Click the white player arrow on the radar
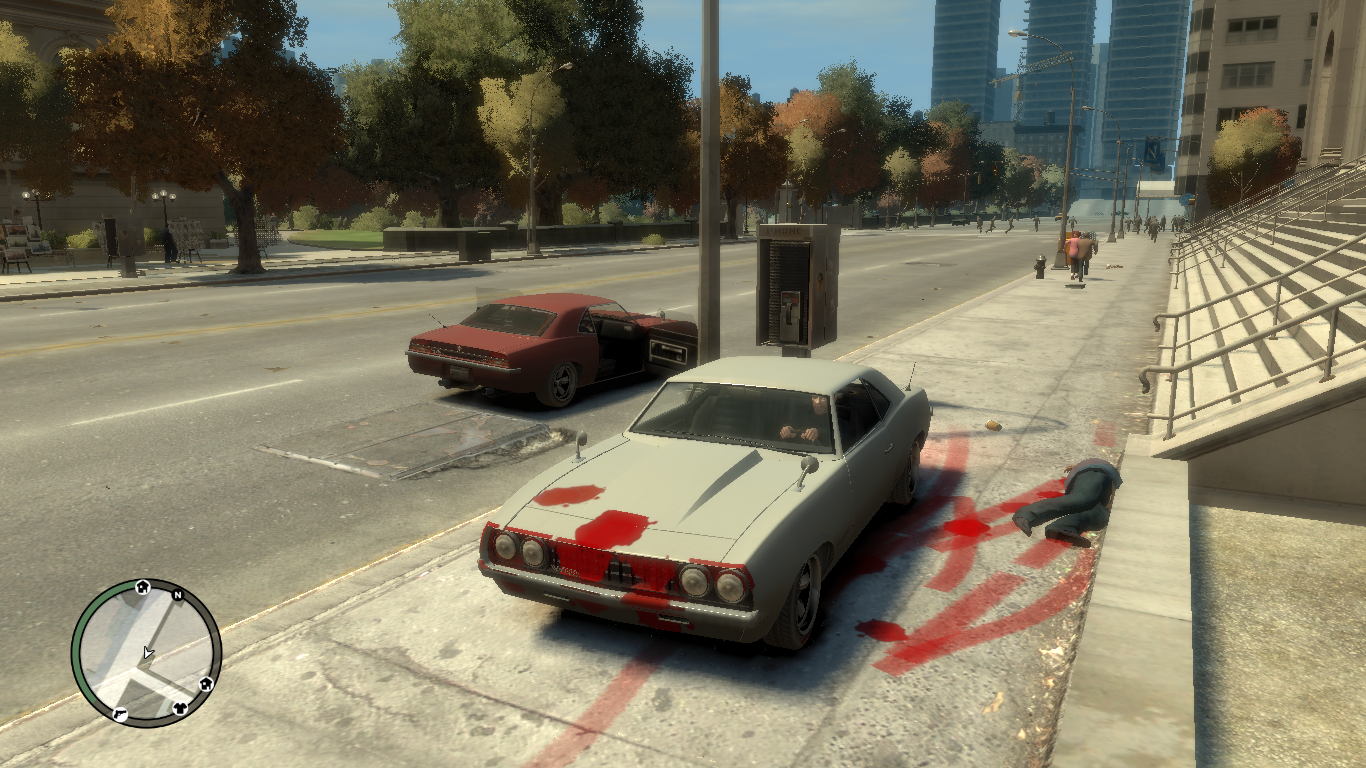The width and height of the screenshot is (1366, 768). [x=148, y=653]
